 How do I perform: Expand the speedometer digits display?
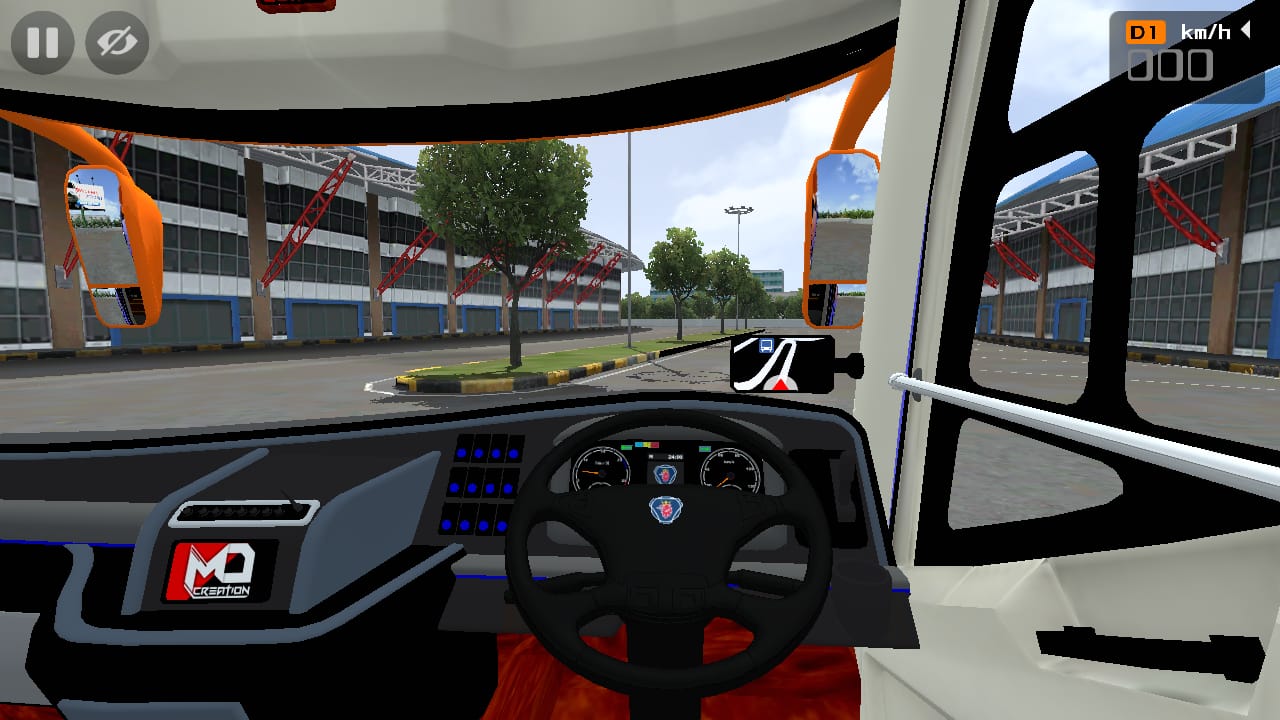click(1170, 65)
